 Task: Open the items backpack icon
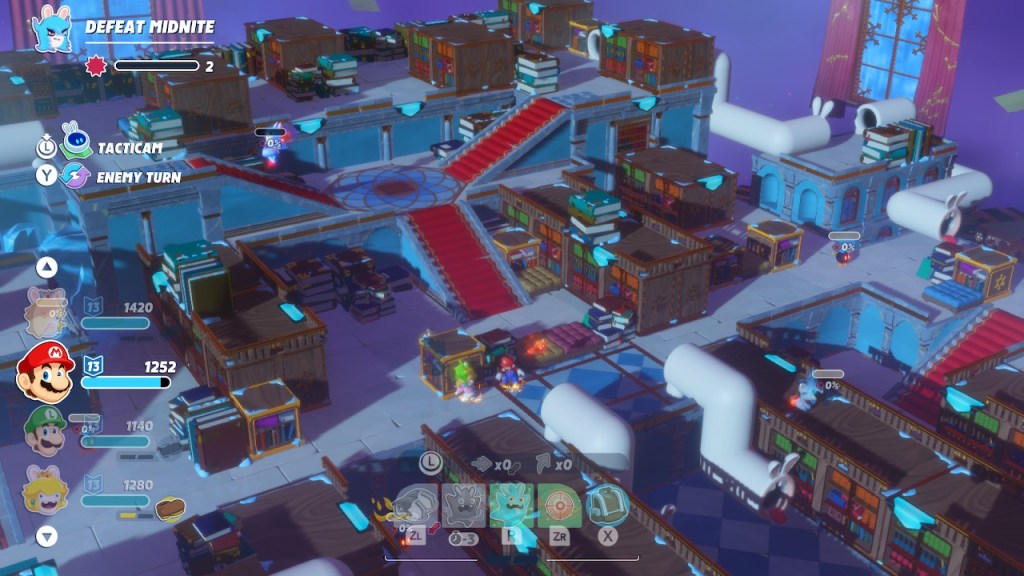(606, 506)
